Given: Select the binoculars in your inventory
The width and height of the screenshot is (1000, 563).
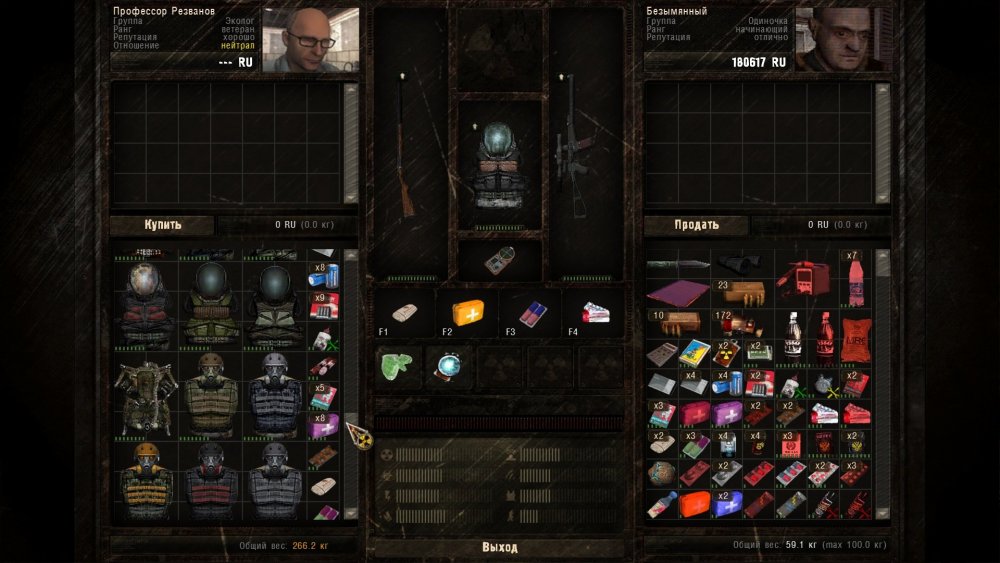Looking at the screenshot, I should (x=738, y=264).
